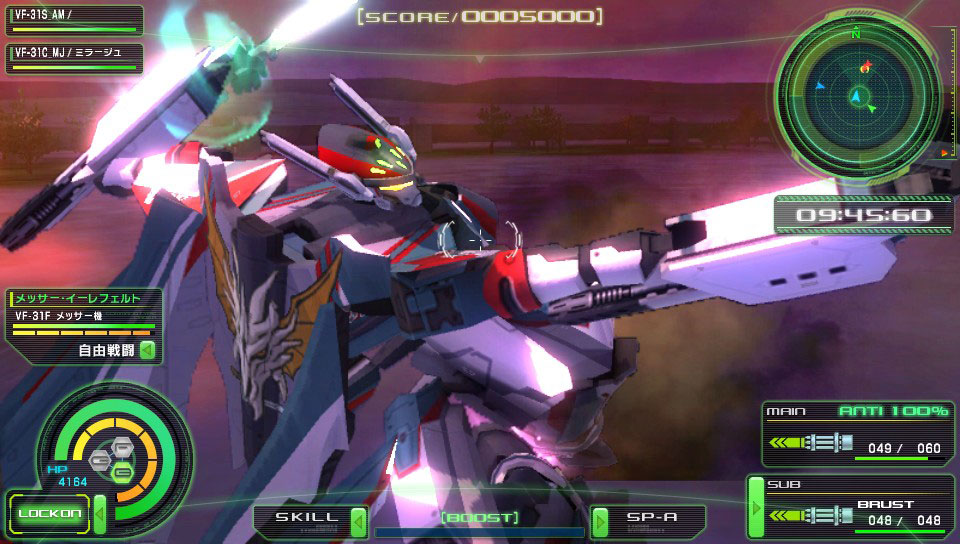Screen dimensions: 960x544
Task: Click the circular radar minimap
Action: tap(857, 96)
